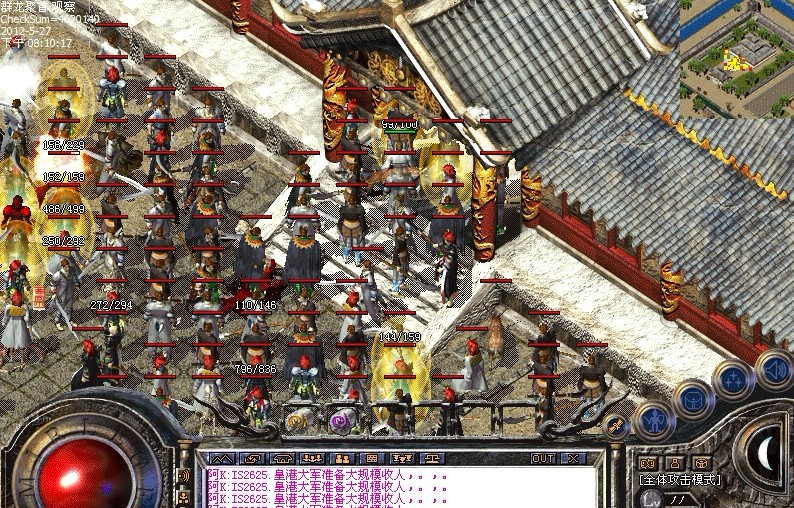Open the bag inventory round button
This screenshot has height=508, width=794.
[693, 400]
